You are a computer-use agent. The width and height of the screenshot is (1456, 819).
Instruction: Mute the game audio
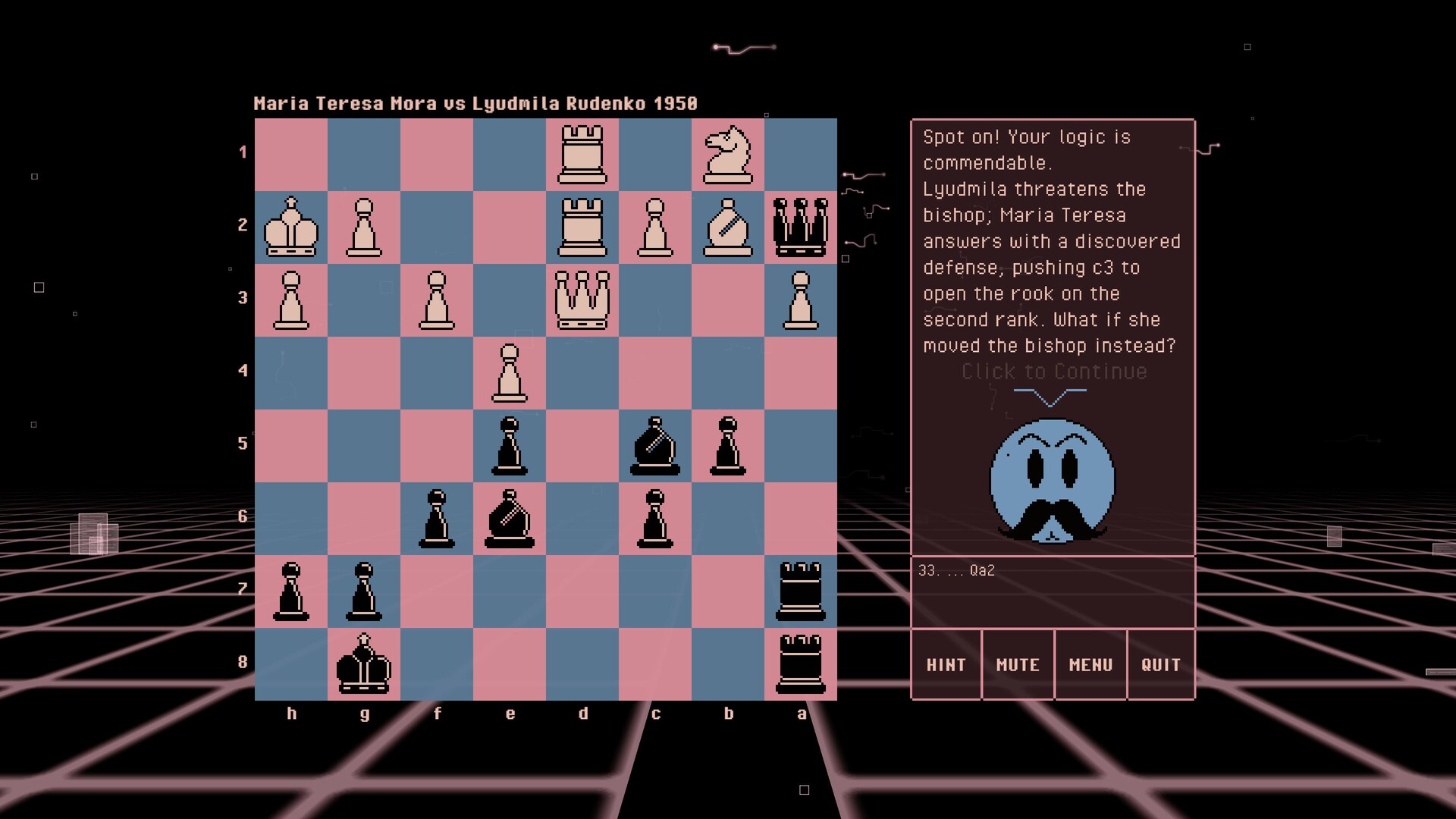coord(1018,664)
